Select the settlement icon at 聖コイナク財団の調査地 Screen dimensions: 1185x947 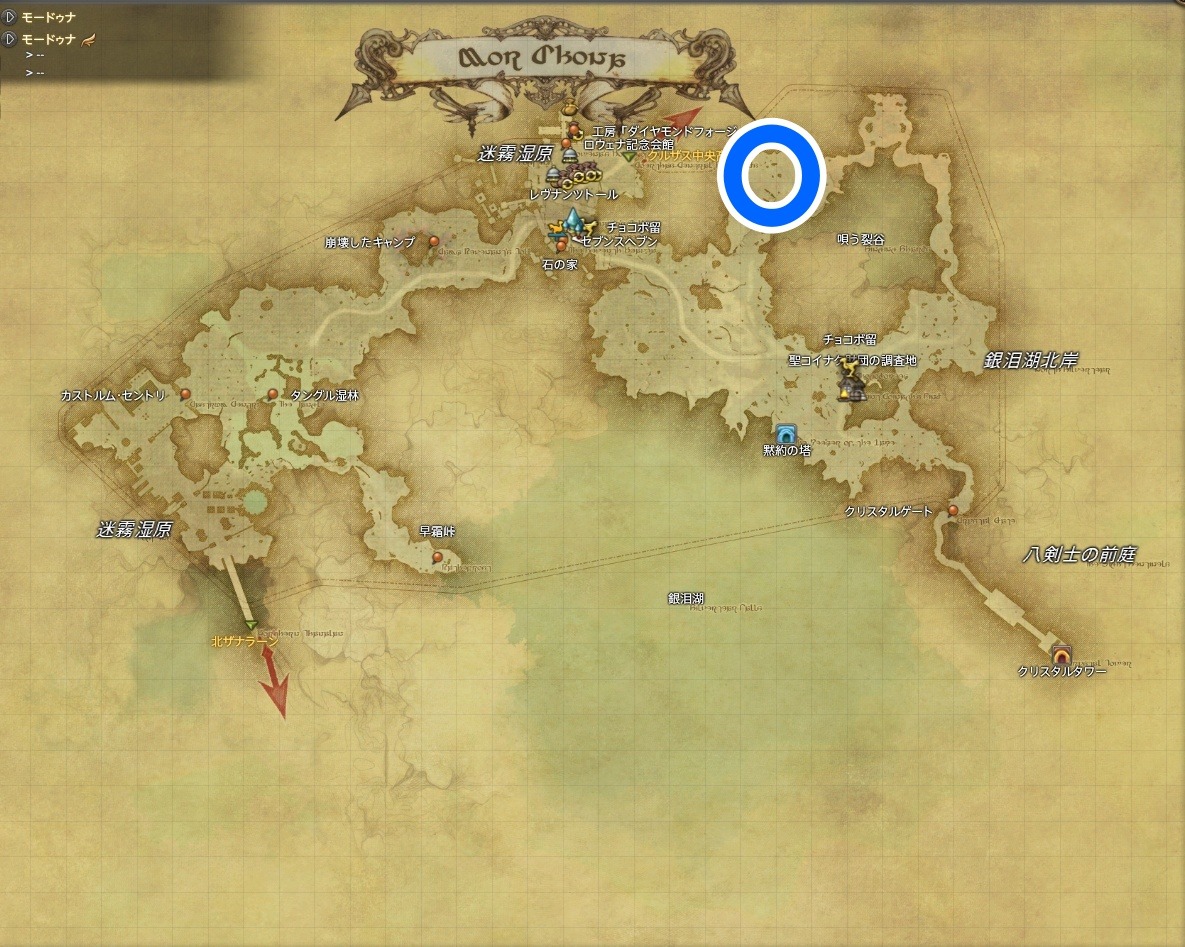[853, 392]
